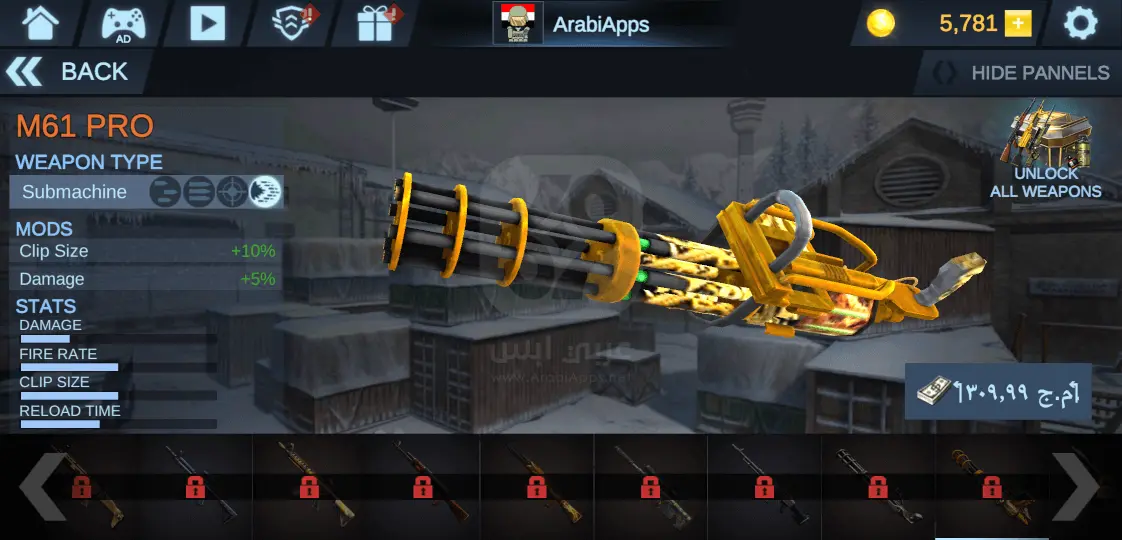Screen dimensions: 1122x540
Task: Go to the home screen
Action: (x=40, y=22)
